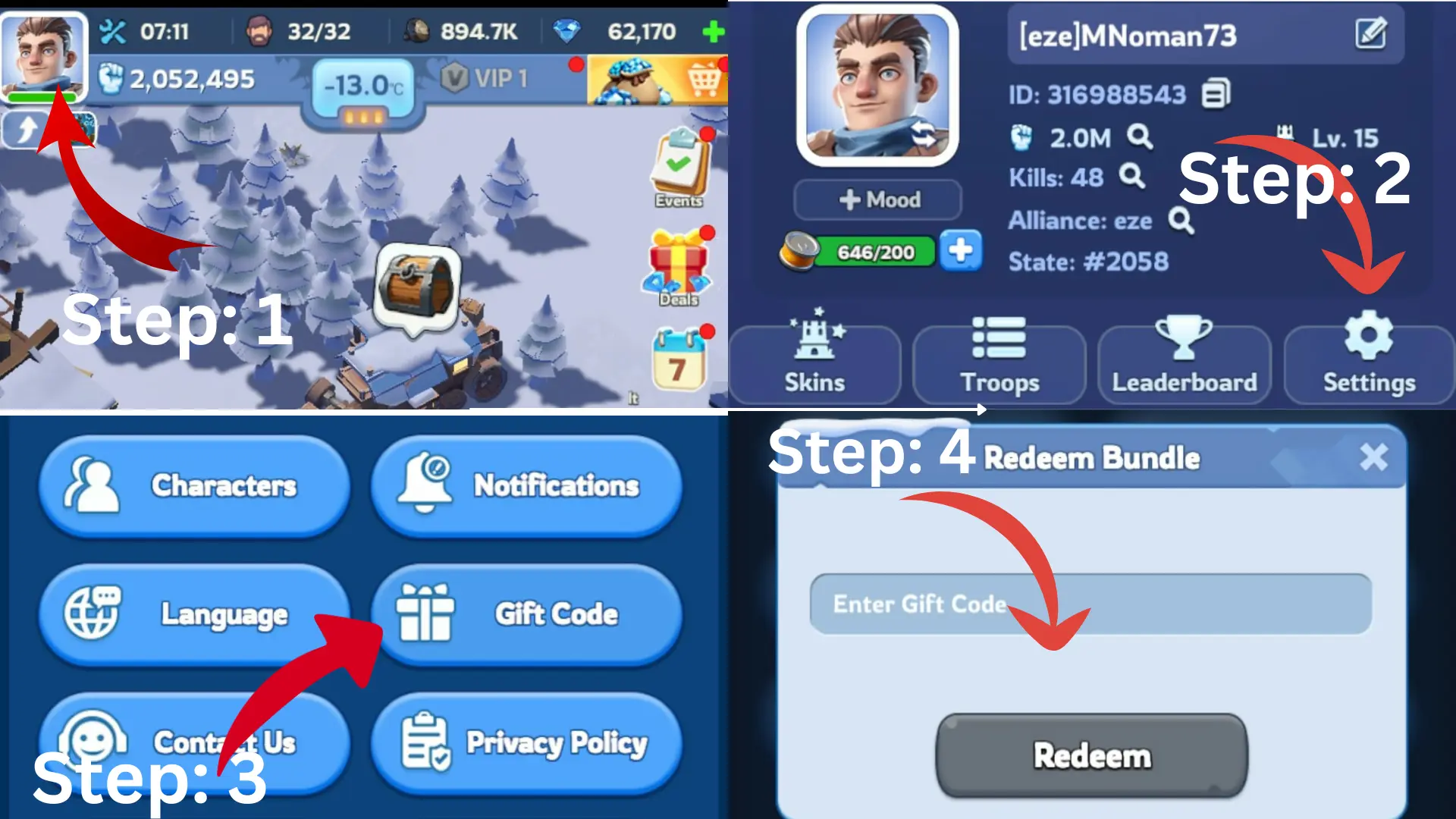
Task: Inspect Kills using the magnifier icon
Action: pos(1133,177)
